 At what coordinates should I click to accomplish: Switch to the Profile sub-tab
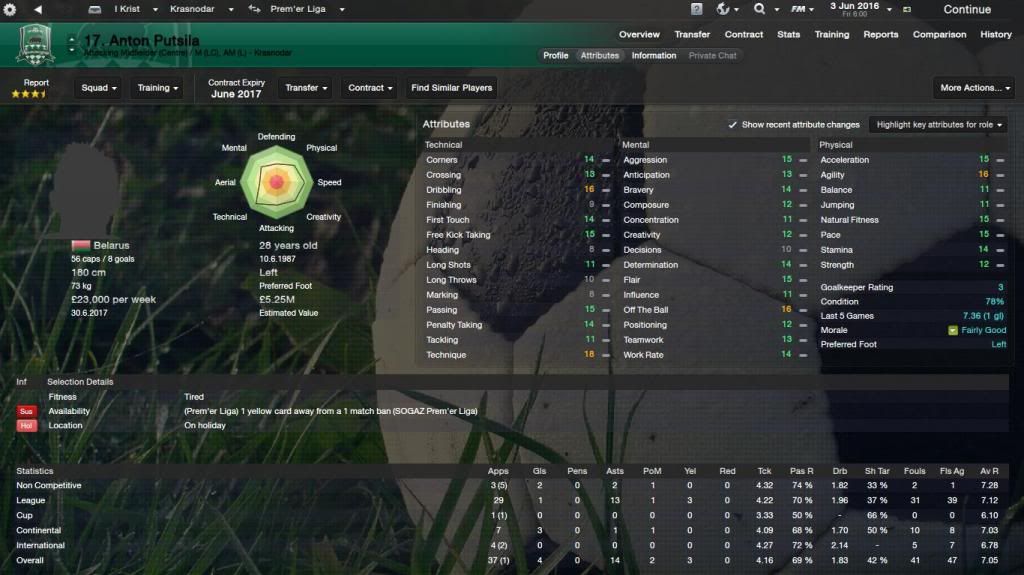point(556,56)
